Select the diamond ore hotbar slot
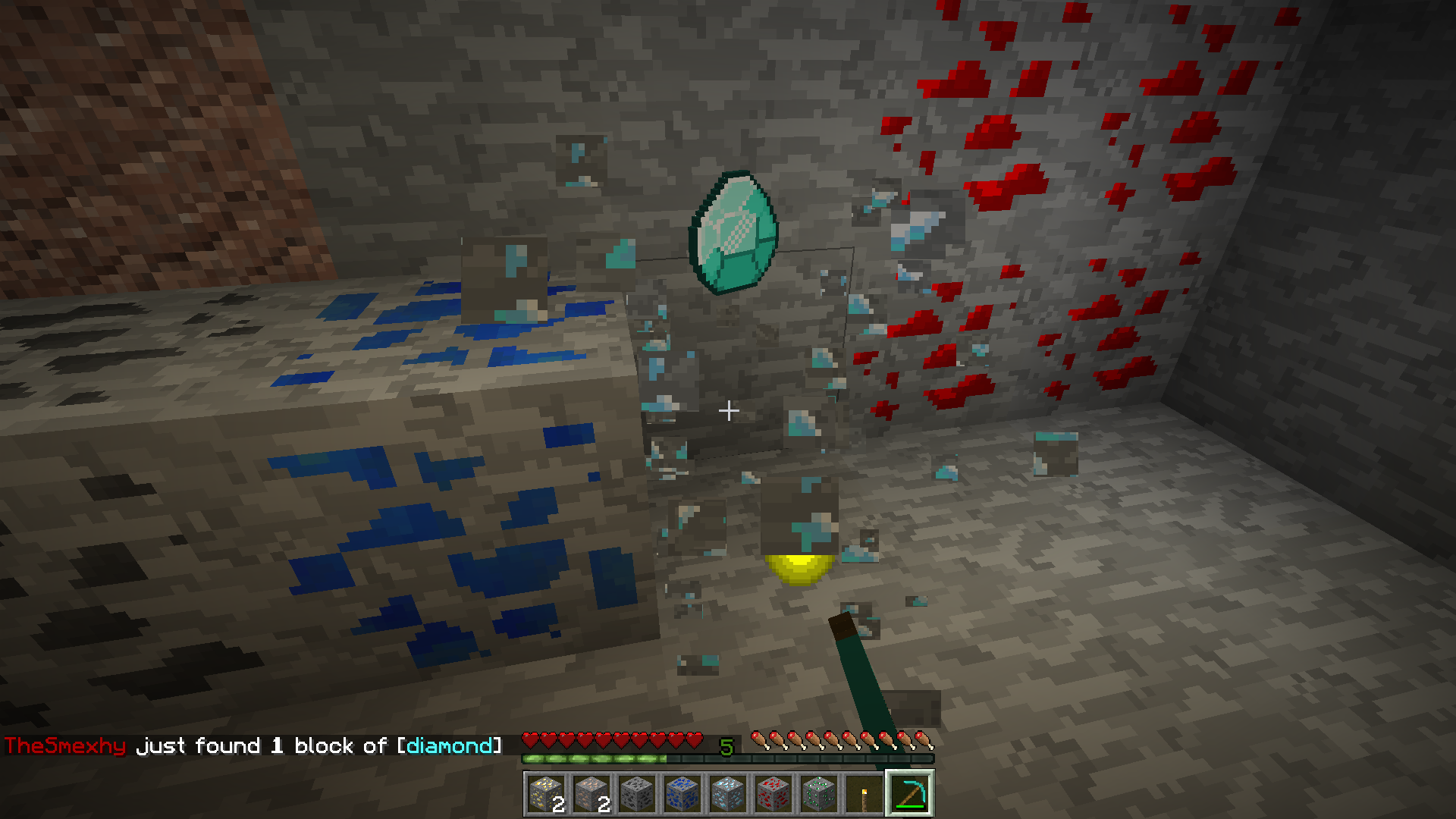Screen dimensions: 1456x819 (x=728, y=794)
